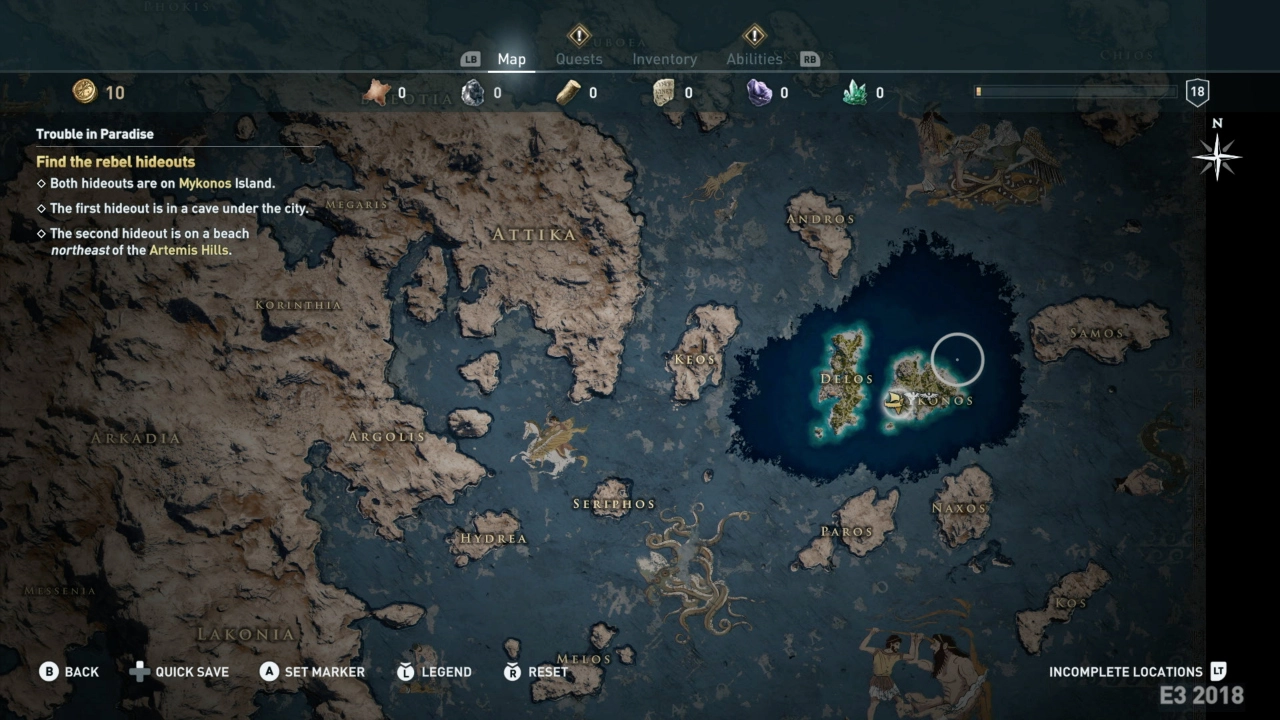
Task: Click the Samos island label
Action: (1097, 333)
